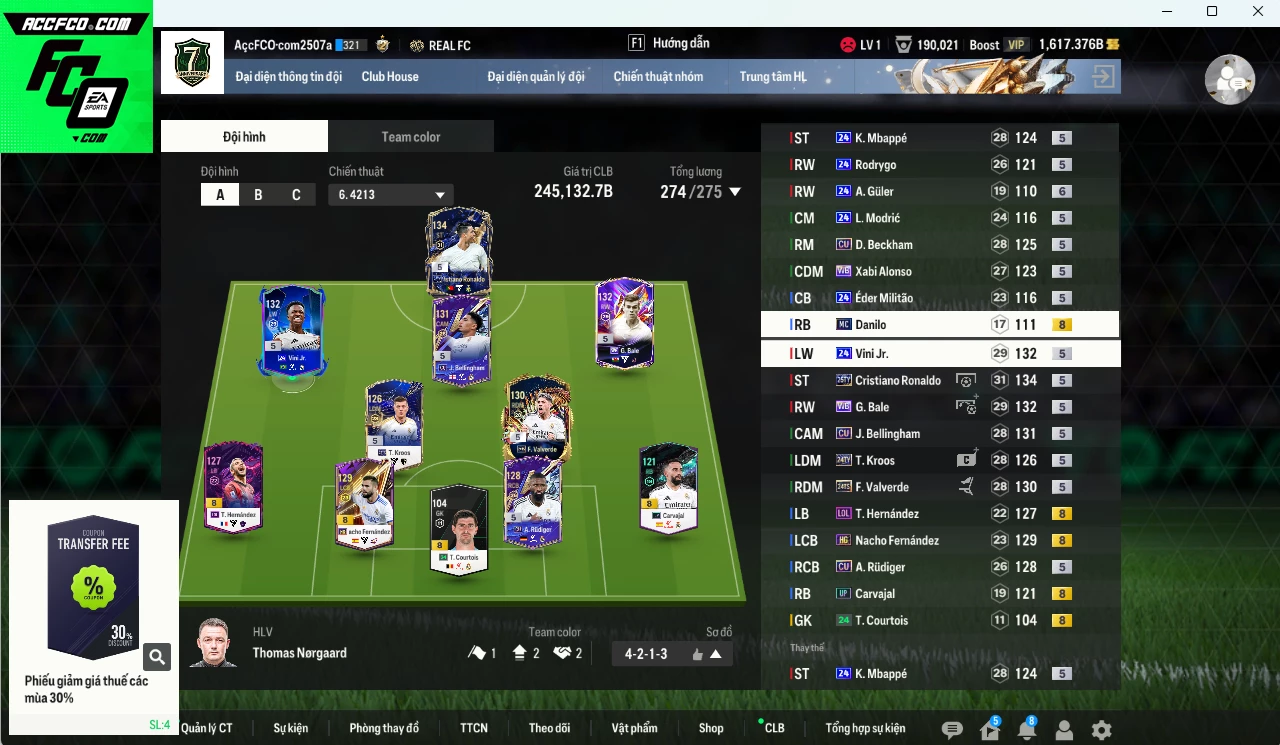This screenshot has width=1280, height=745.
Task: Select Danilo in the player list
Action: [x=900, y=324]
